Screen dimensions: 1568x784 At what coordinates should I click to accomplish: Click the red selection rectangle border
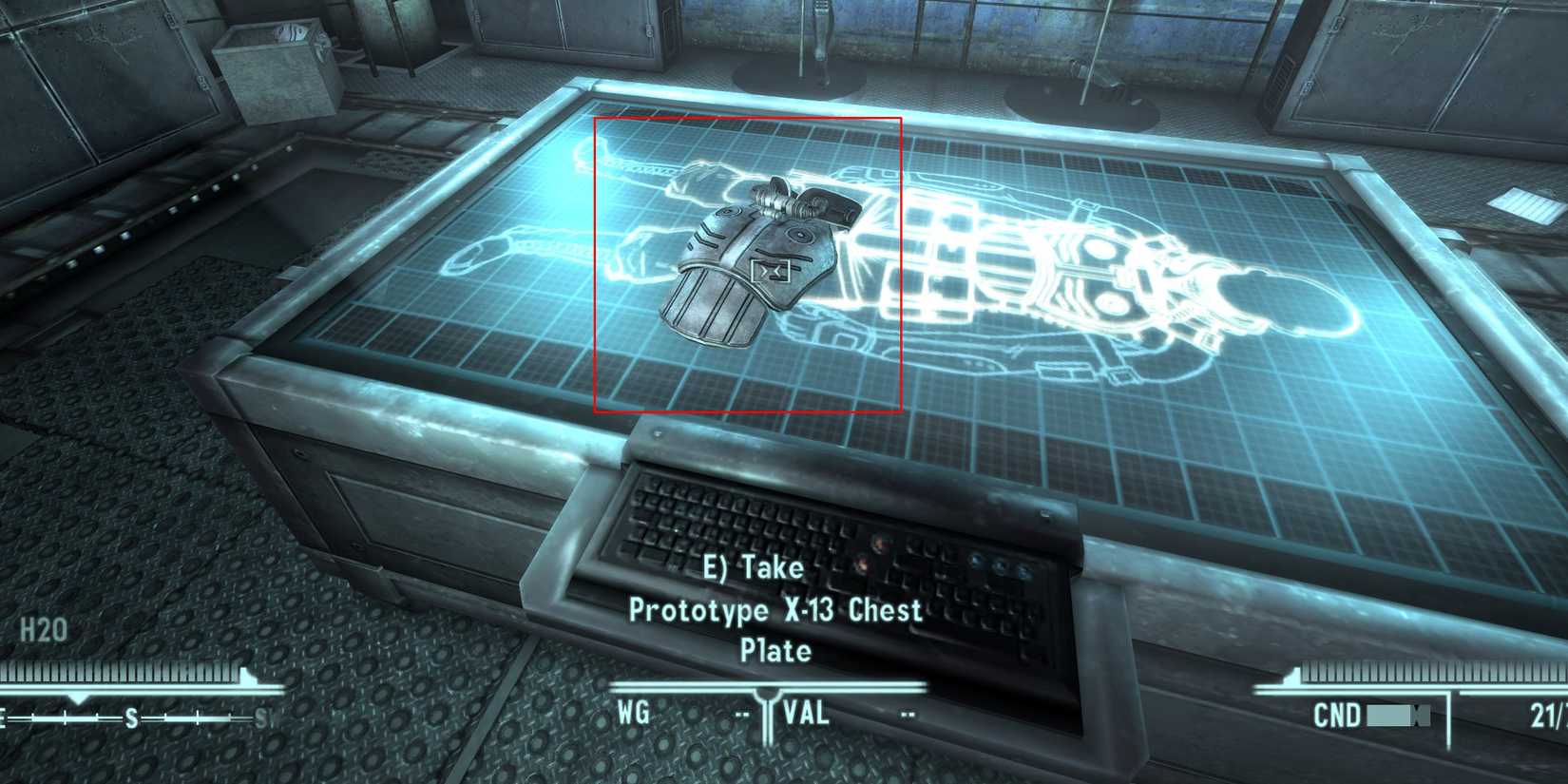[x=597, y=266]
